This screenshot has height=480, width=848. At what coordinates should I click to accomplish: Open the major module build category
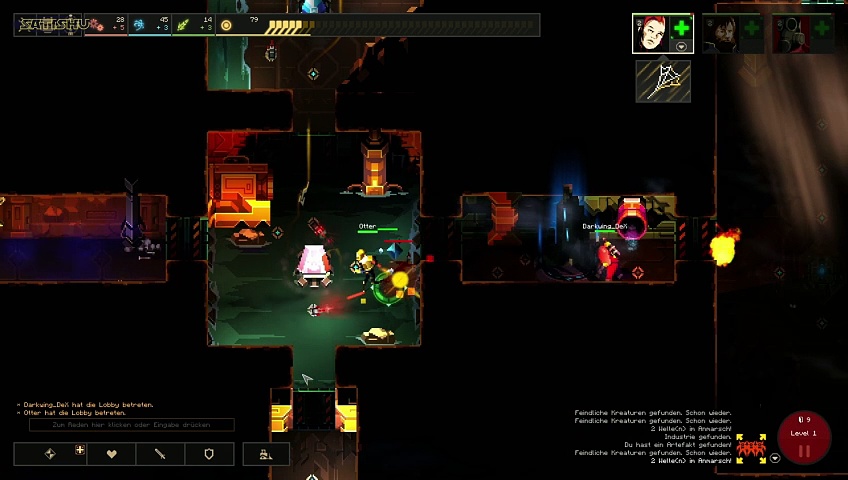tap(50, 454)
